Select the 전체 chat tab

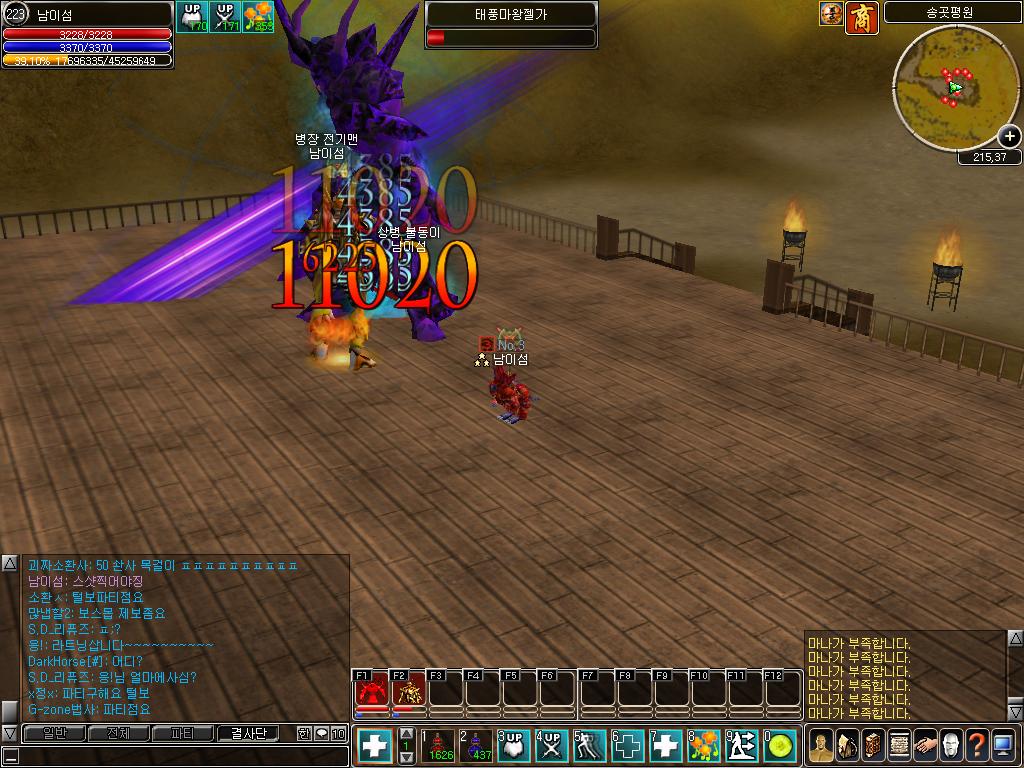tap(119, 734)
